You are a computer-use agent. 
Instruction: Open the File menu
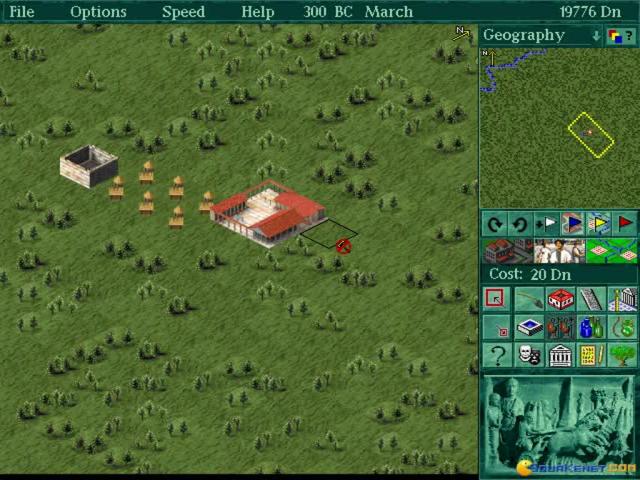click(x=21, y=12)
